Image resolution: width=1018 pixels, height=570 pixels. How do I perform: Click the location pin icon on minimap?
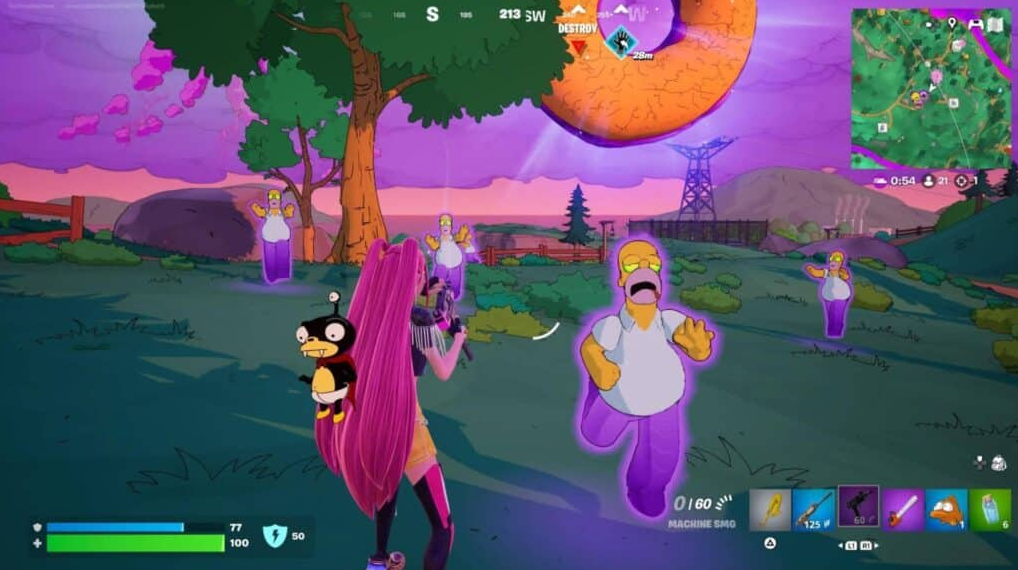point(951,23)
